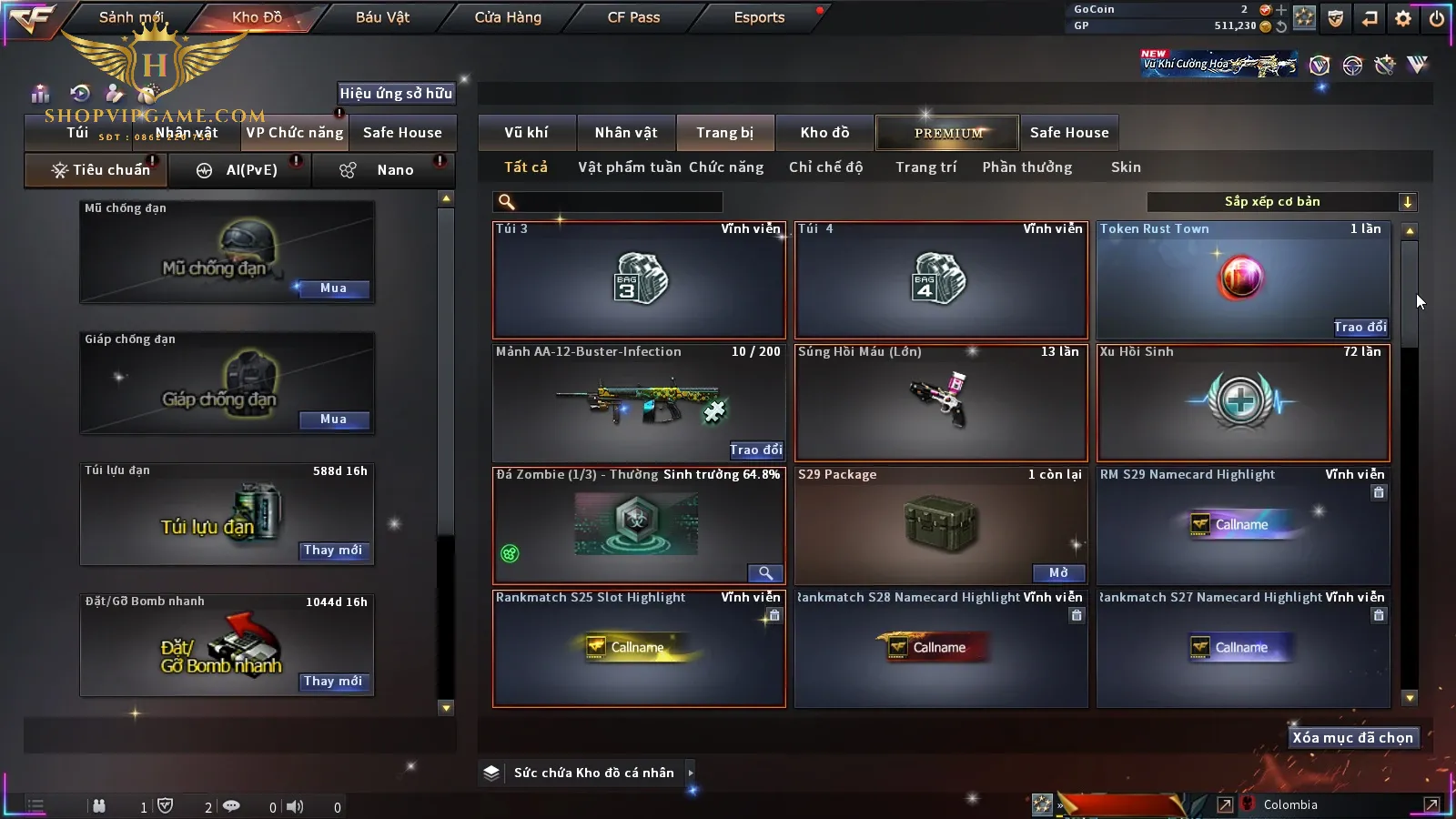Select the Xu Hồi Sinh item
1456x819 pixels.
(x=1243, y=402)
